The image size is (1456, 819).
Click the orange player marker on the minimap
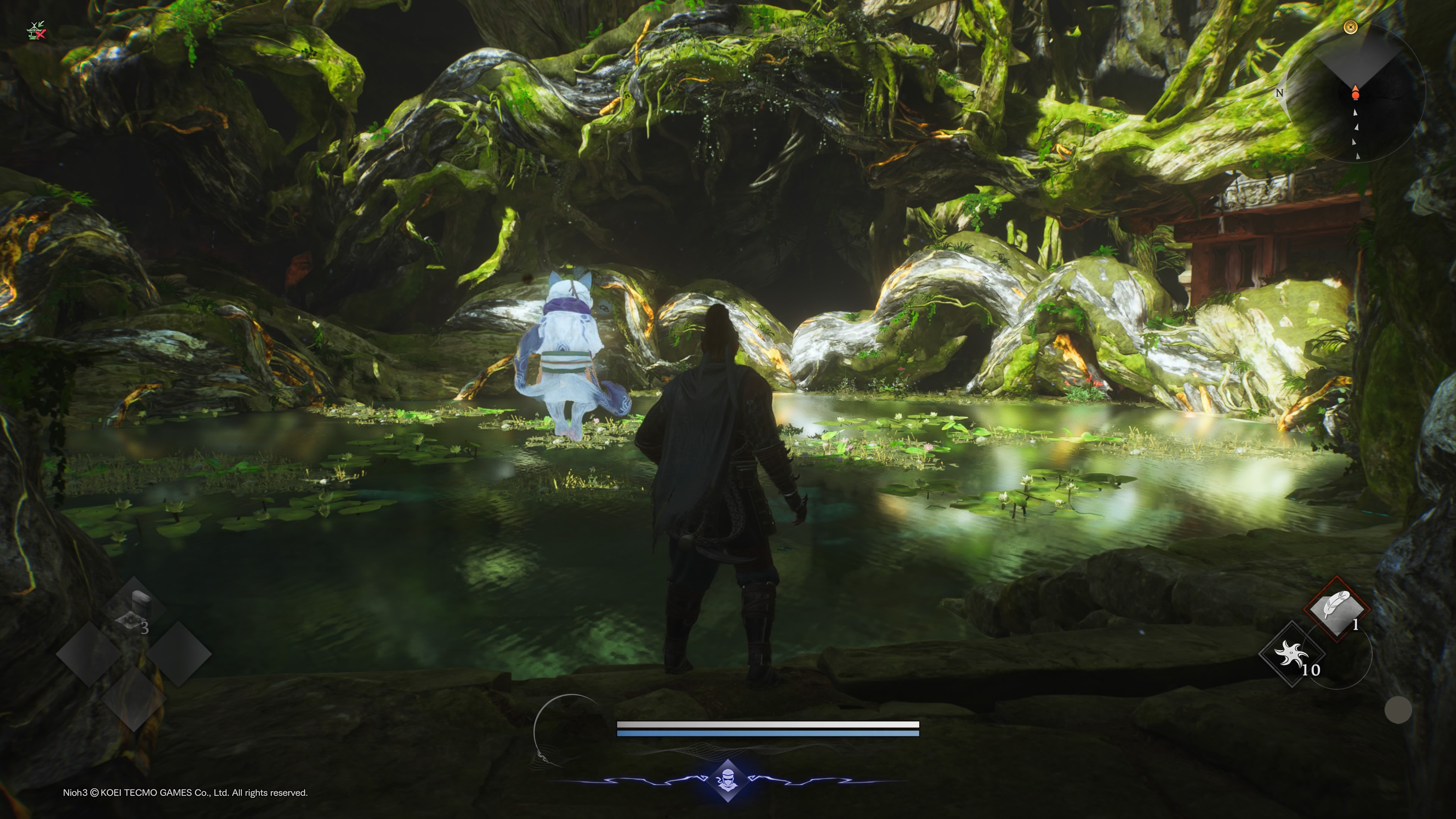(x=1355, y=94)
